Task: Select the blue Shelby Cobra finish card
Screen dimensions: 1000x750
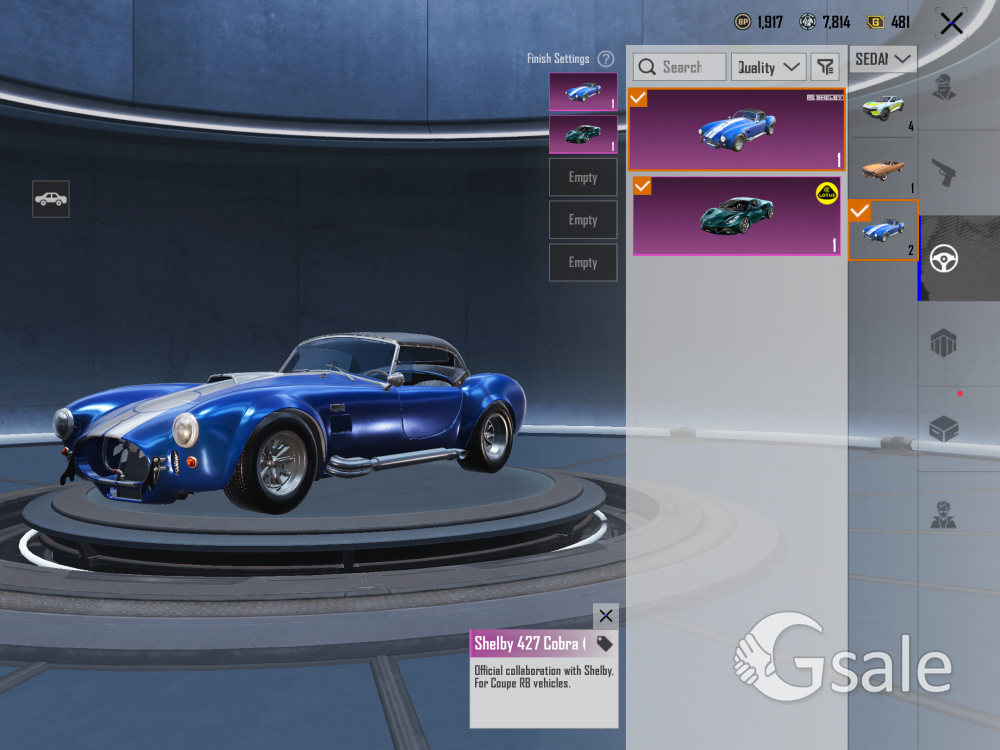Action: [x=736, y=129]
